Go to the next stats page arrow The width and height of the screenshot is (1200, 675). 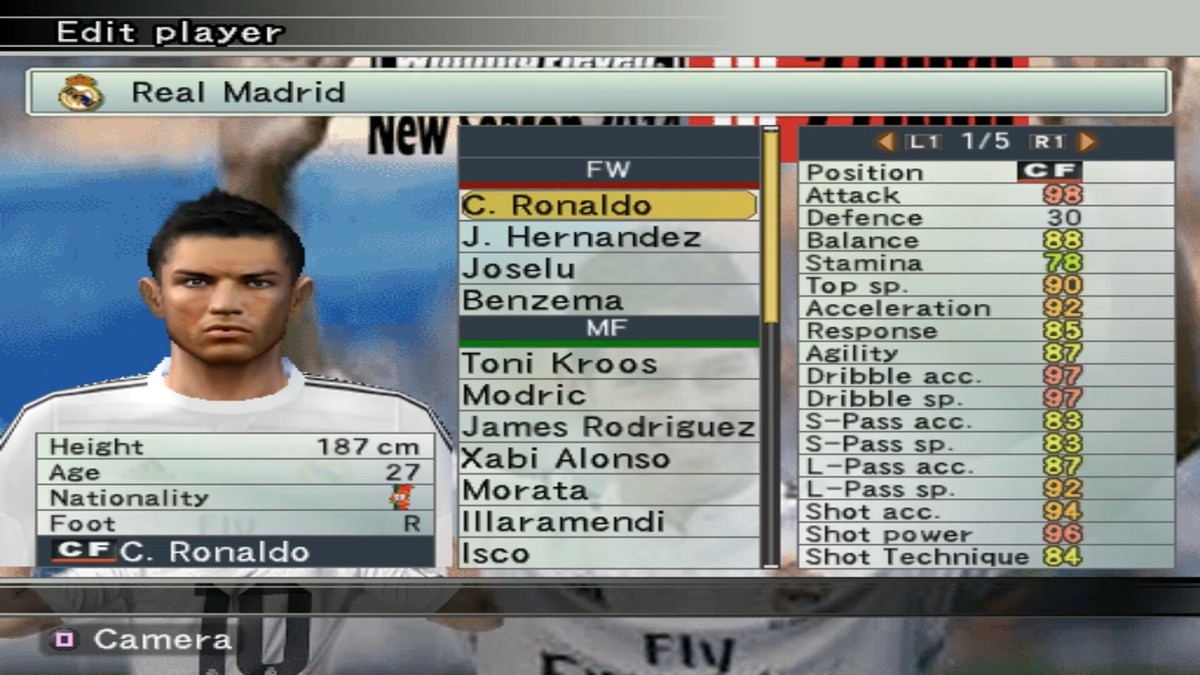point(1088,142)
